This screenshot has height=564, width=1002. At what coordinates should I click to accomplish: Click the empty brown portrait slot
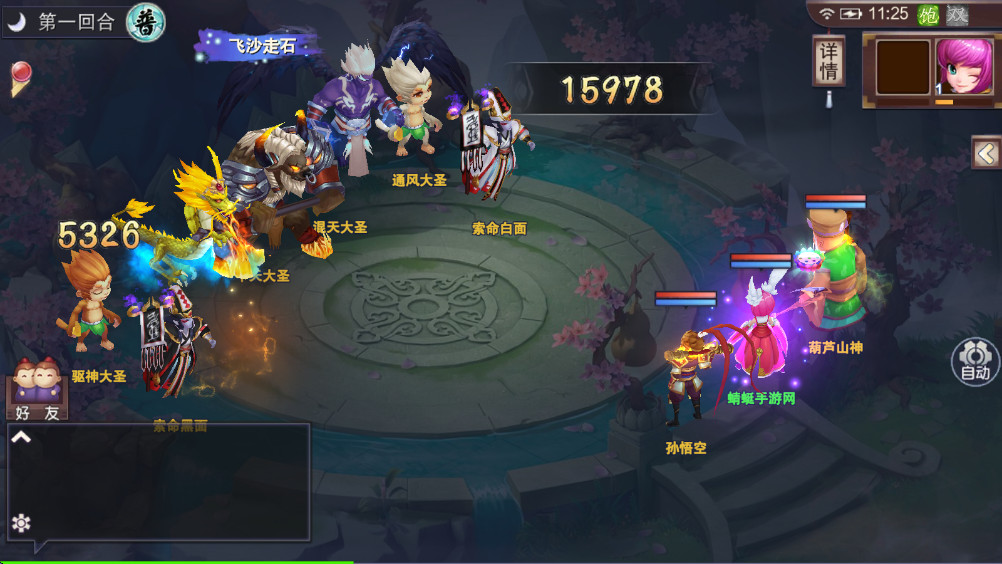coord(903,68)
